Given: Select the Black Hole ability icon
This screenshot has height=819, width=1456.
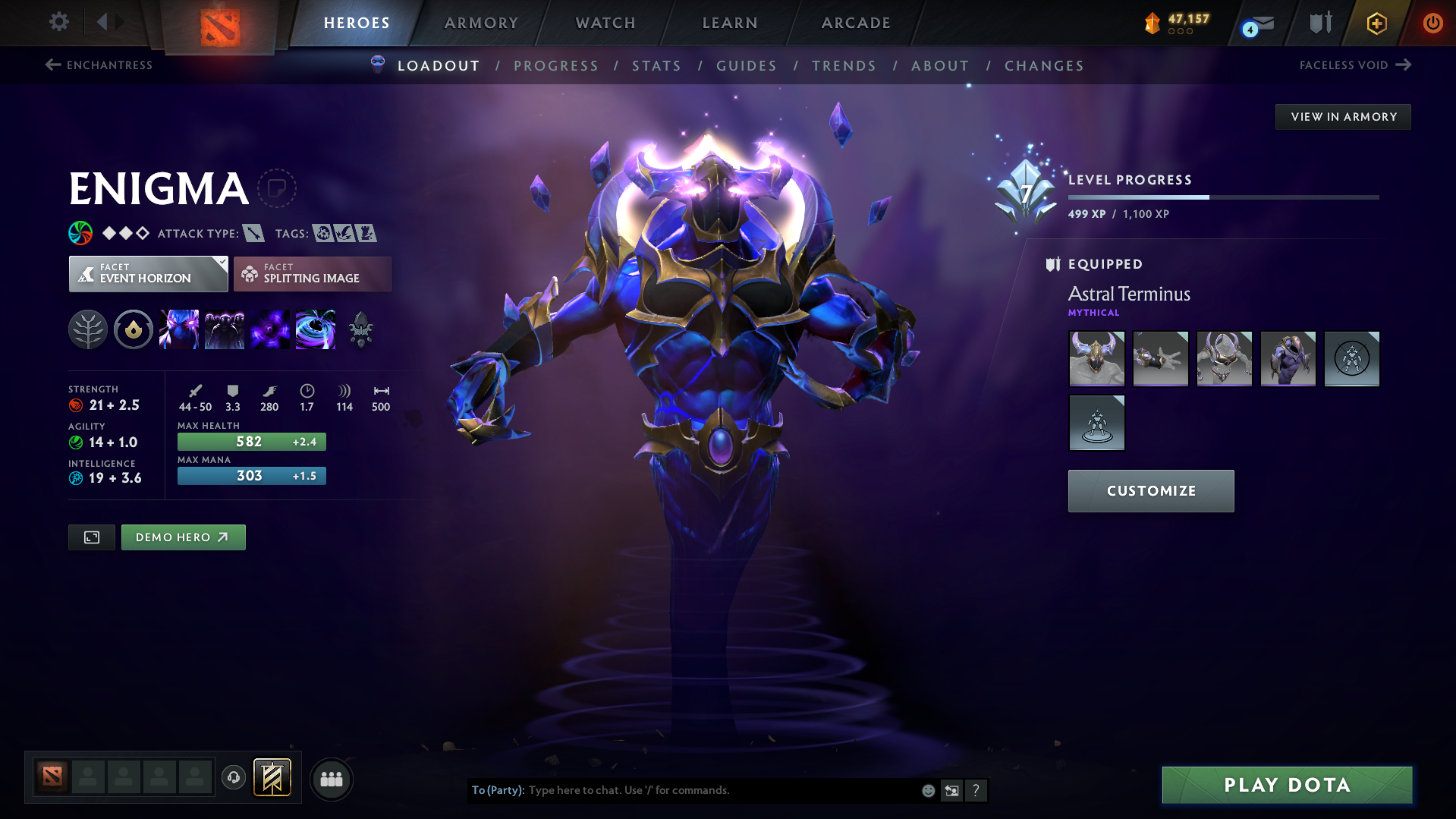Looking at the screenshot, I should pos(316,329).
